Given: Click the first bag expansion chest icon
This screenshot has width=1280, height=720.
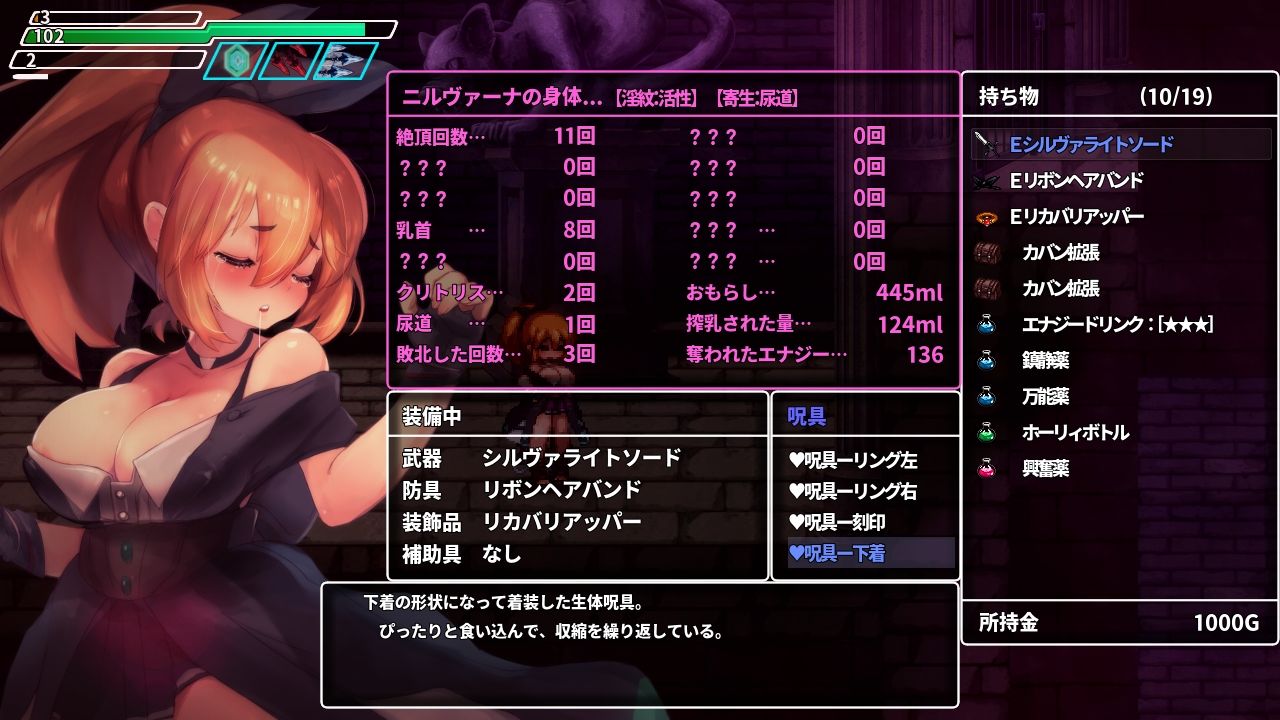Looking at the screenshot, I should pyautogui.click(x=988, y=252).
